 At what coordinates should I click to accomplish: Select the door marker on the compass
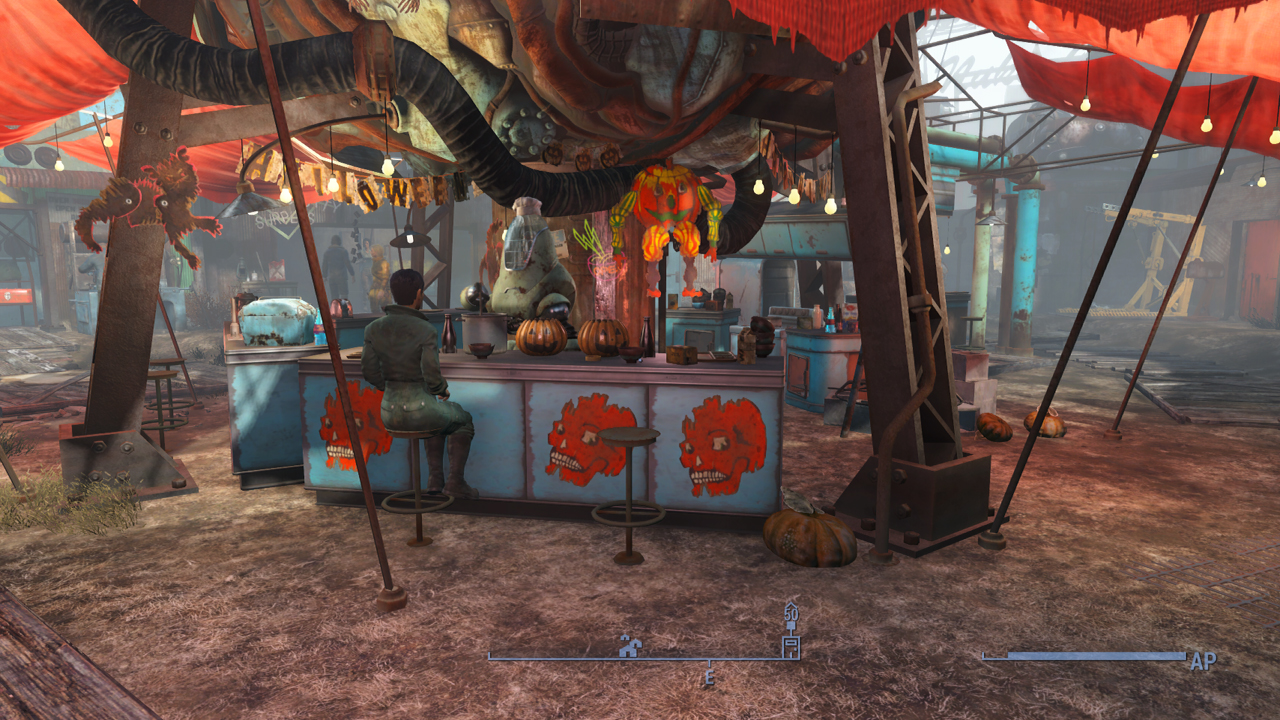click(790, 645)
